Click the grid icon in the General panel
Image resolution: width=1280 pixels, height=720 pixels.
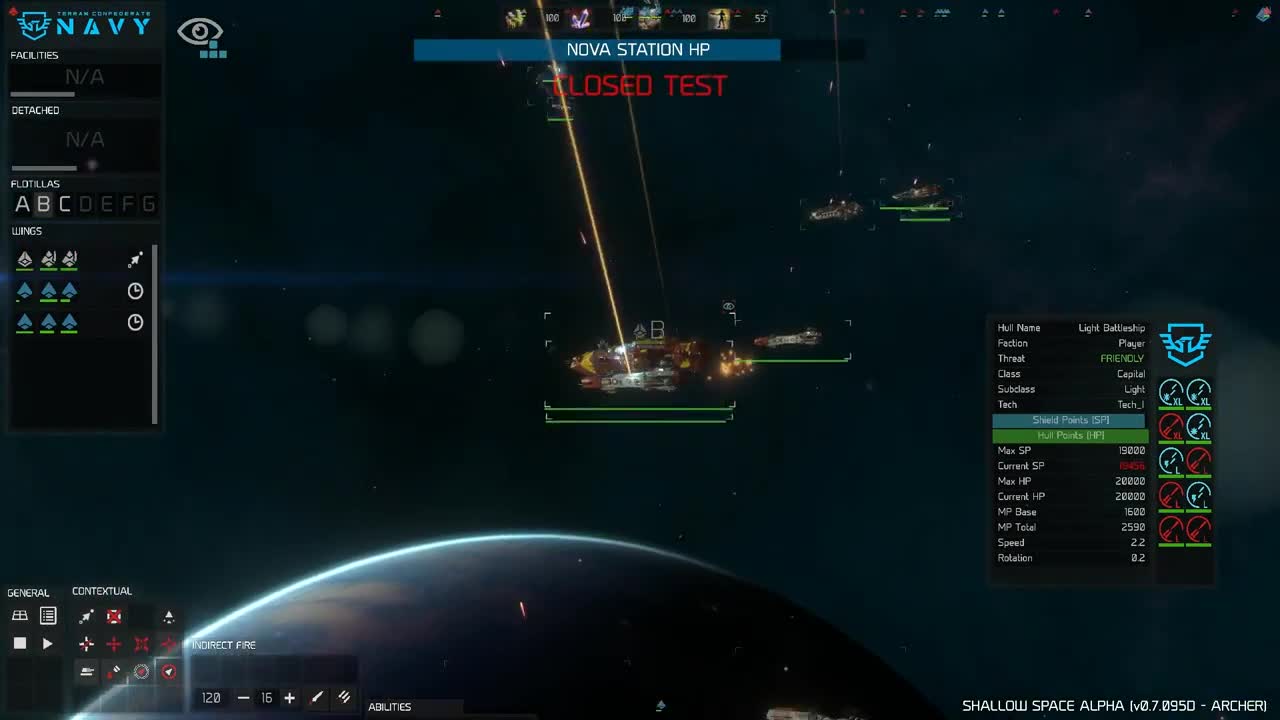click(19, 615)
